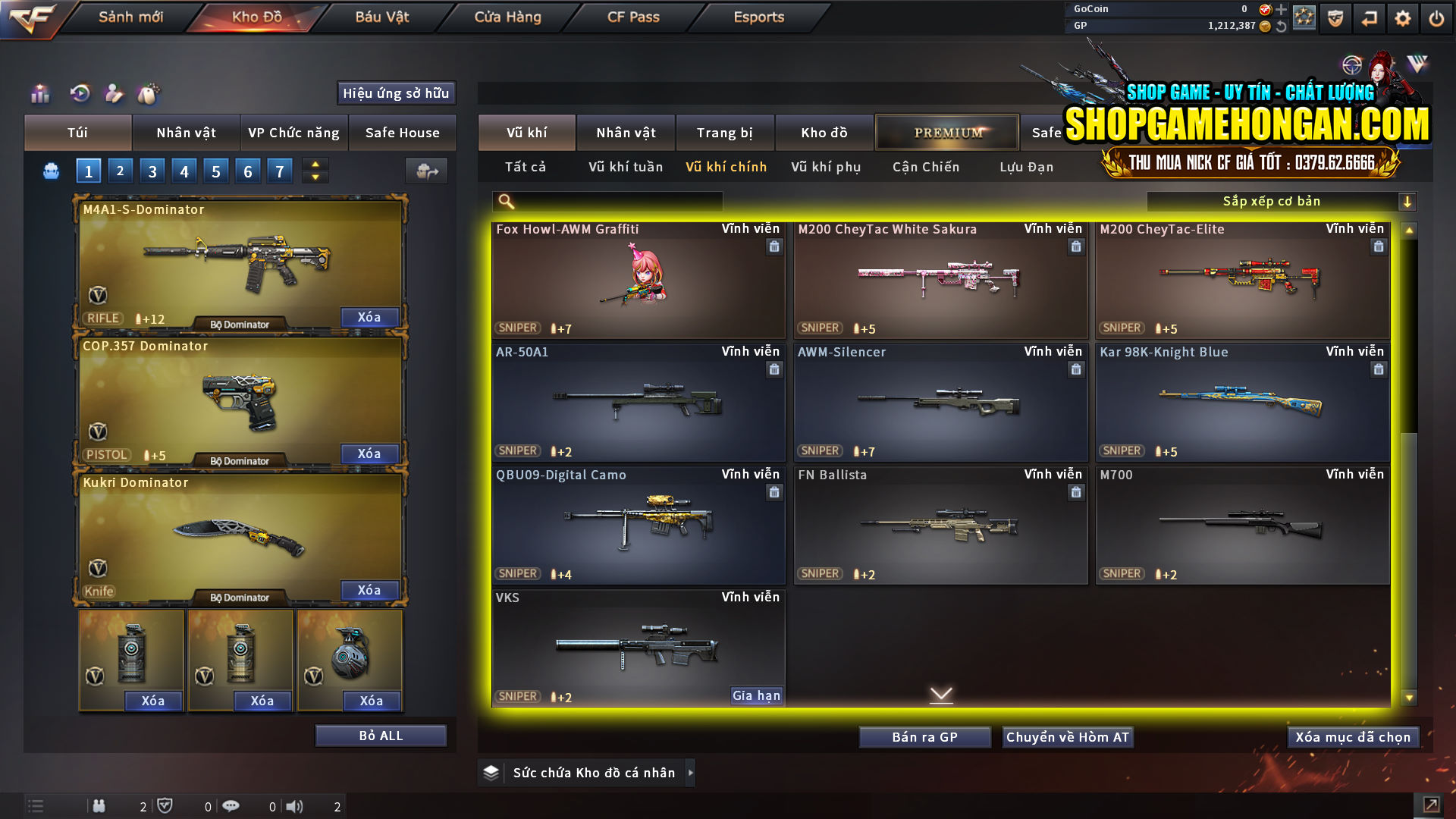Select the delete checkbox on Fox Howl-AWM Graffiti

pos(774,246)
